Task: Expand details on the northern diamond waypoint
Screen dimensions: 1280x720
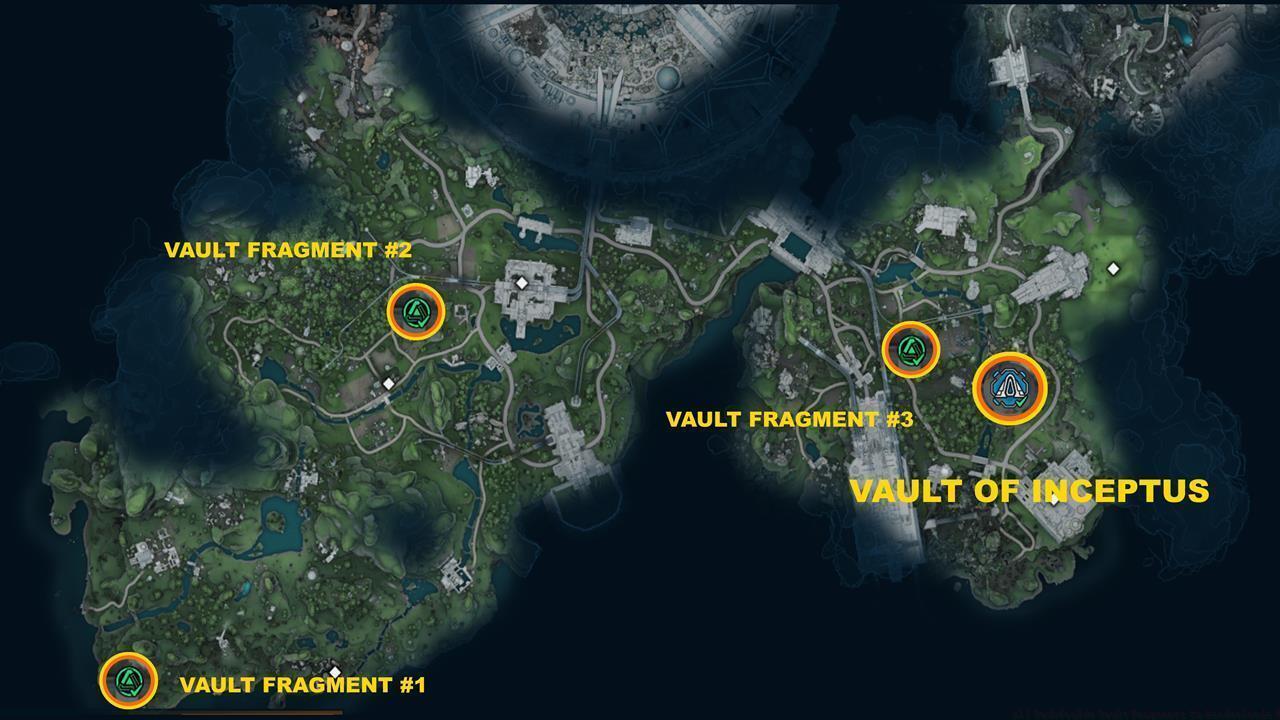Action: 521,283
